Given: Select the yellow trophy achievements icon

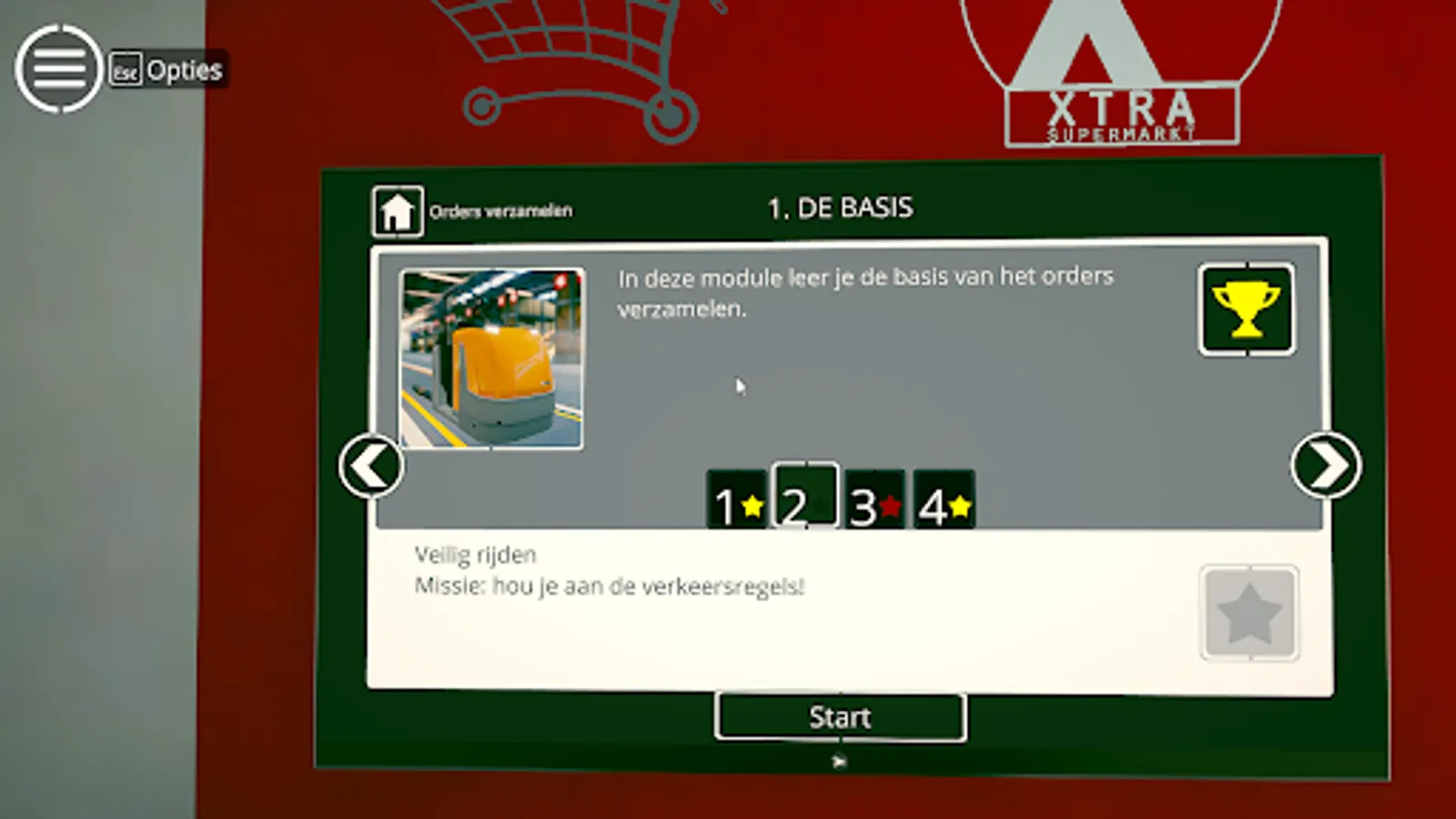Looking at the screenshot, I should click(x=1246, y=308).
